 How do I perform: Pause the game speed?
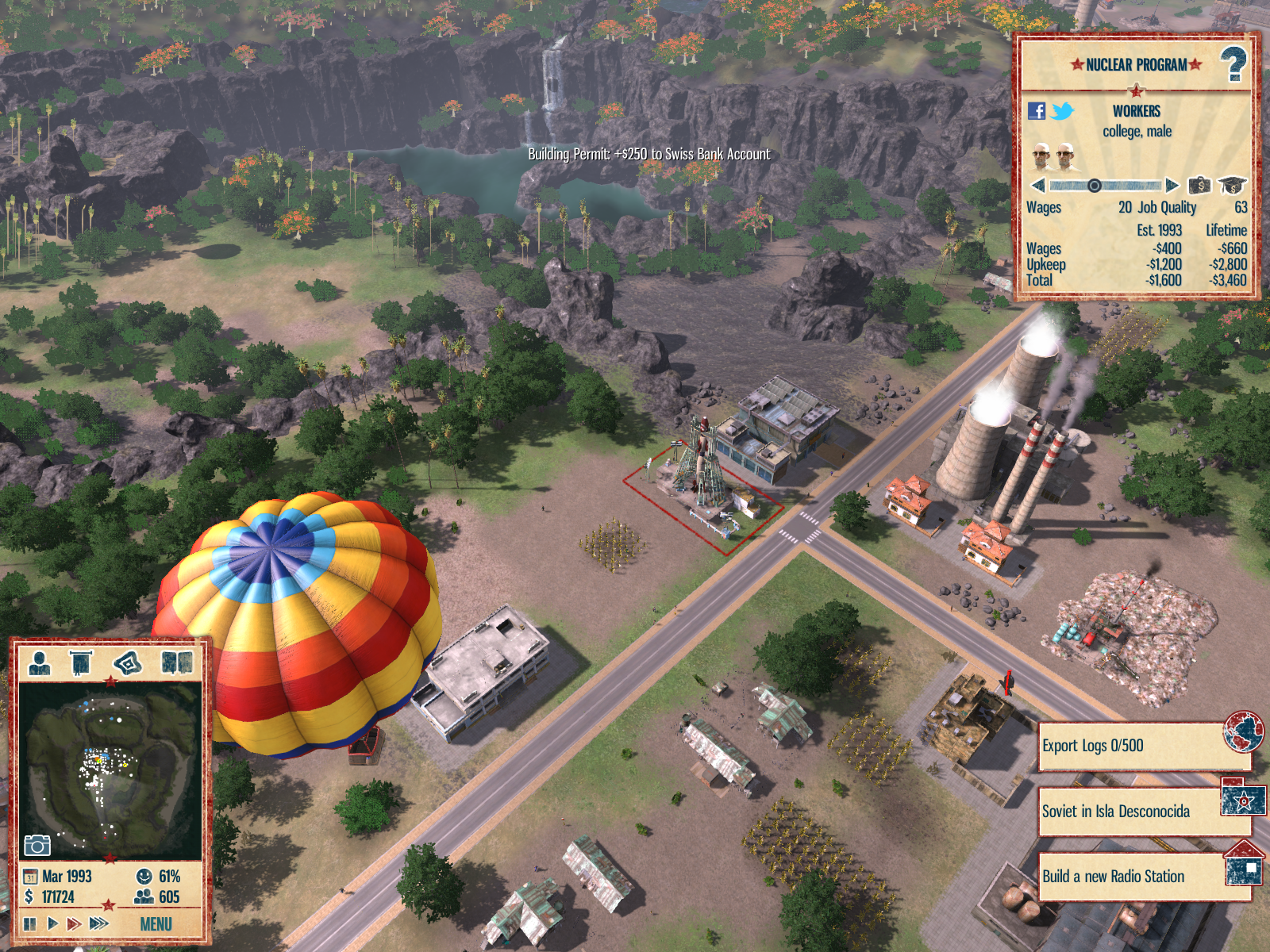30,923
